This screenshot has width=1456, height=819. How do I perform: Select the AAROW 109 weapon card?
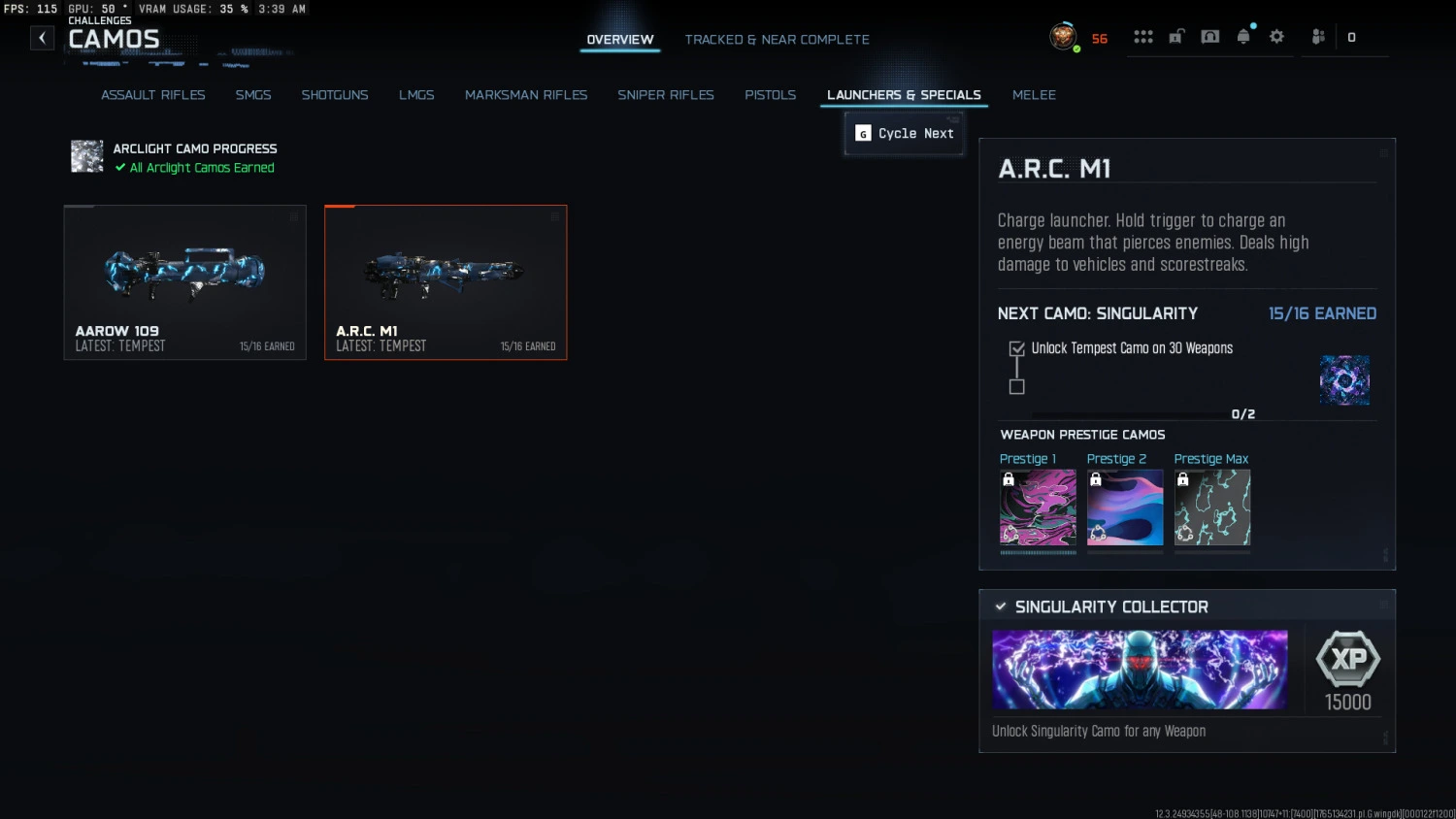pyautogui.click(x=184, y=281)
